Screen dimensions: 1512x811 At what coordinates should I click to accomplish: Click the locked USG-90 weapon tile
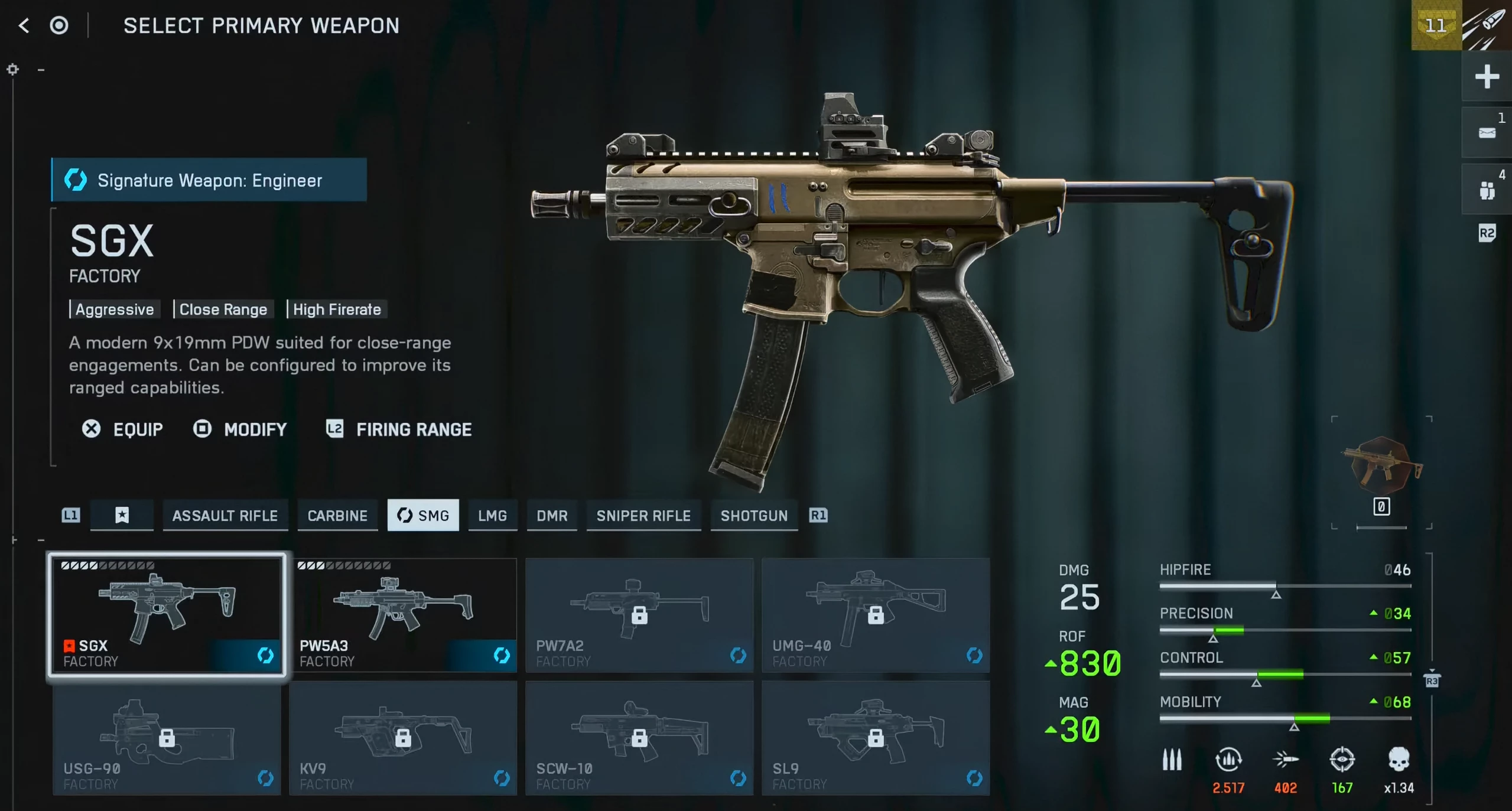pos(167,738)
